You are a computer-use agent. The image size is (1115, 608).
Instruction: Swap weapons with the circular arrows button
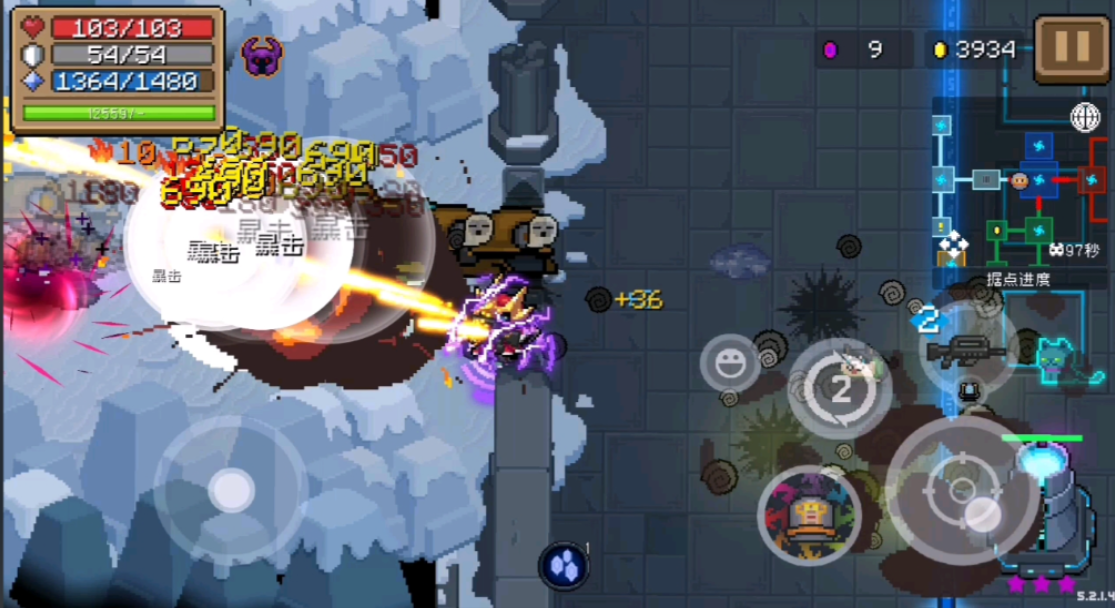coord(840,389)
